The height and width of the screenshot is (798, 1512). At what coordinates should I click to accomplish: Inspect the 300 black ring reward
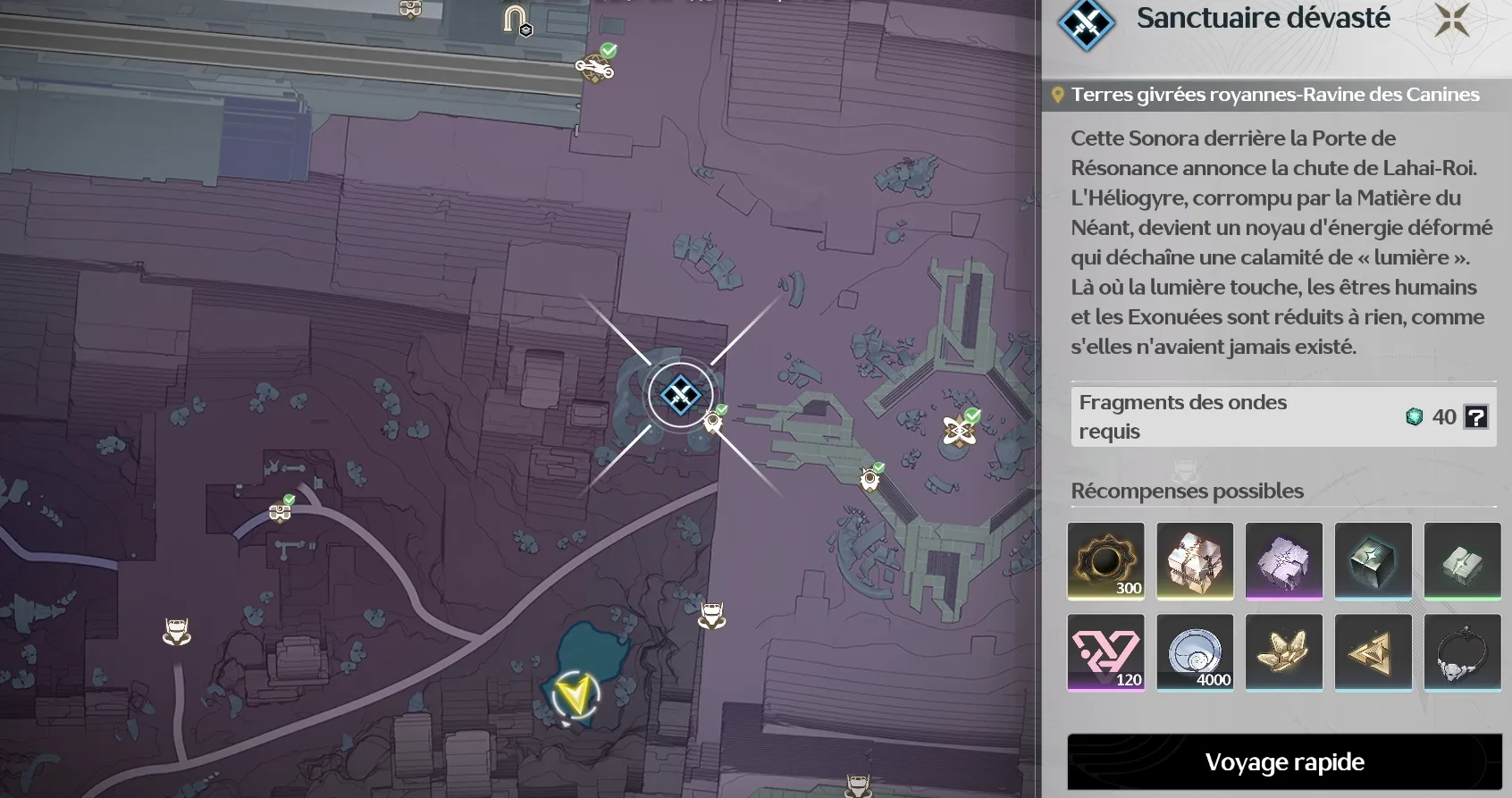click(x=1105, y=560)
